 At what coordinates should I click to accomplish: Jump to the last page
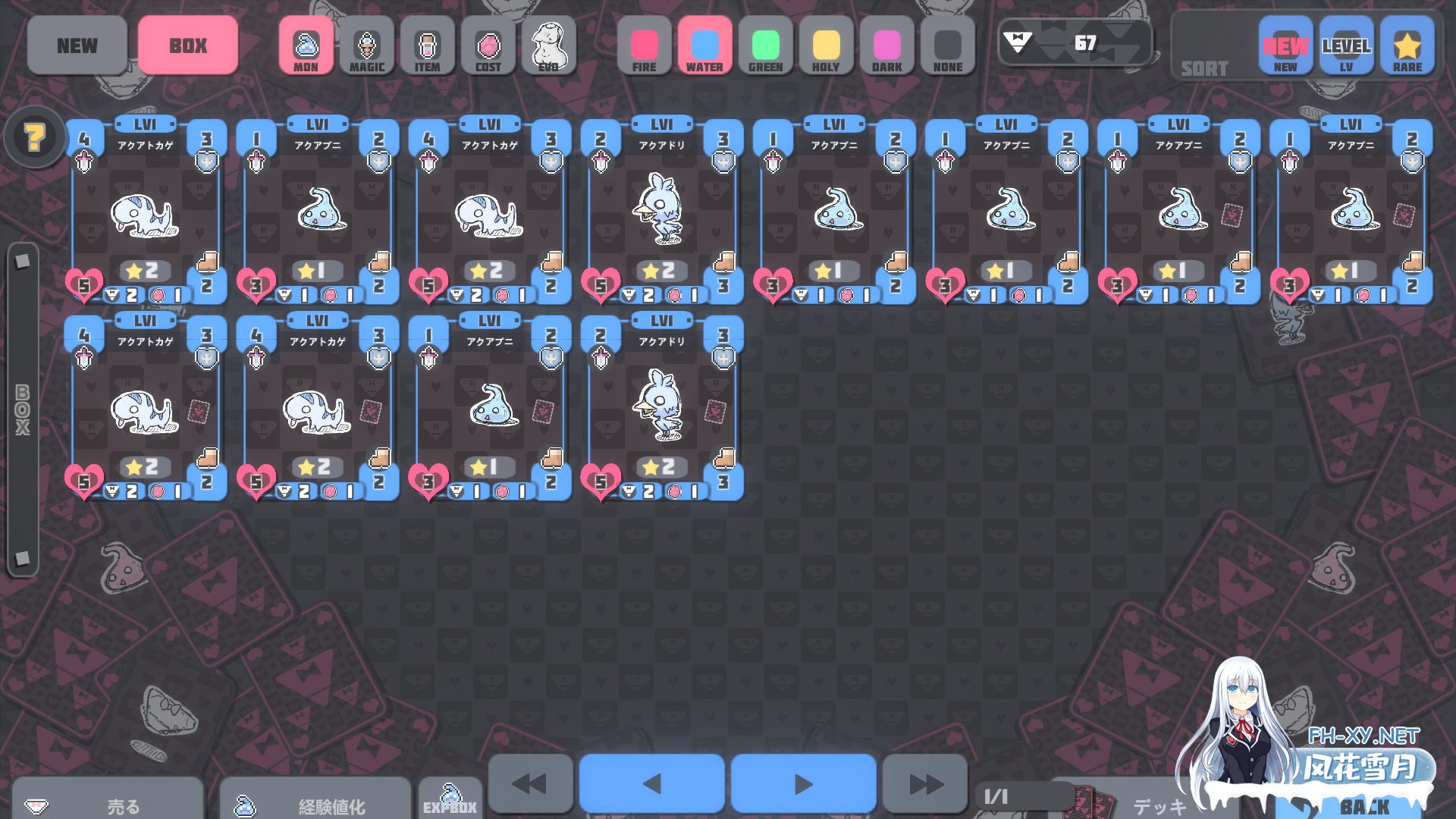pyautogui.click(x=925, y=784)
